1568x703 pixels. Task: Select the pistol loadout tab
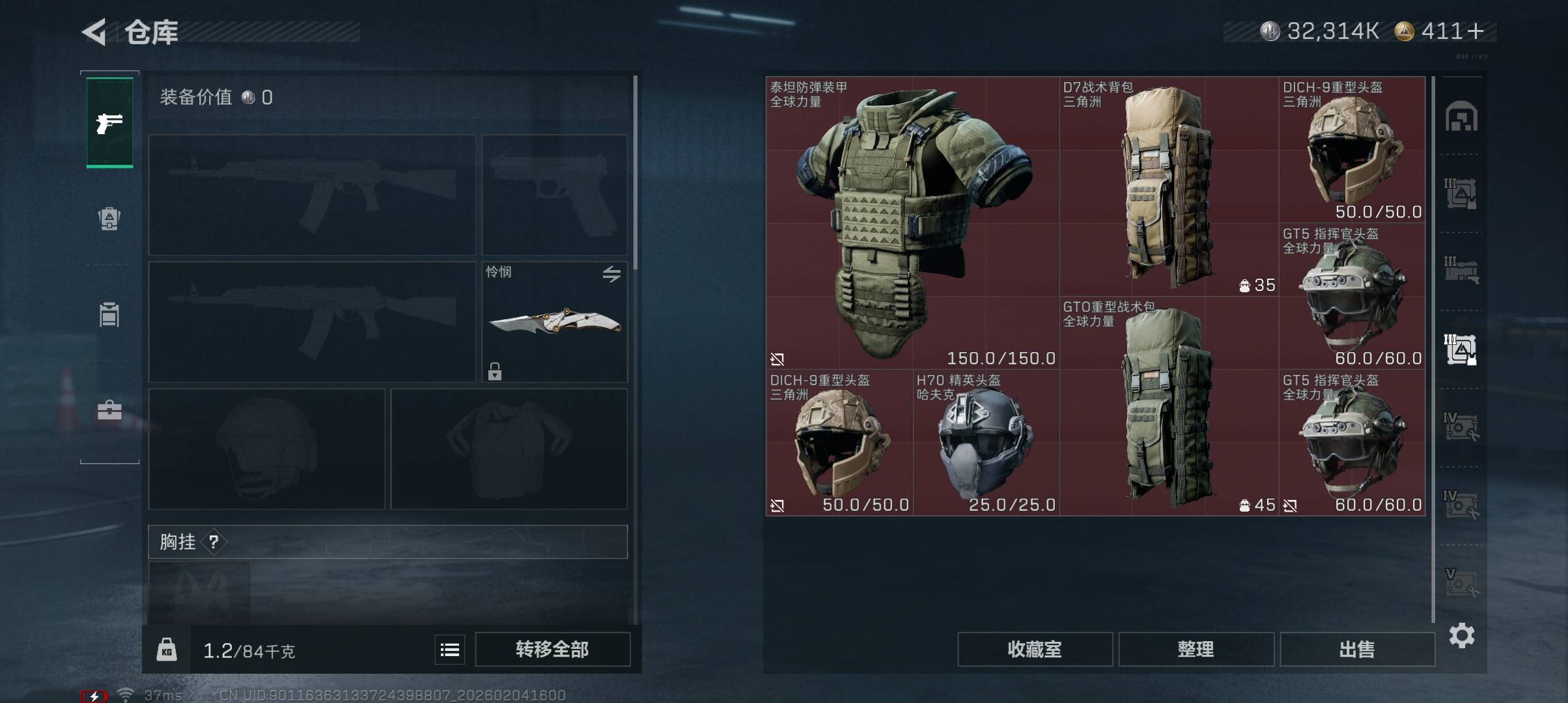coord(109,122)
